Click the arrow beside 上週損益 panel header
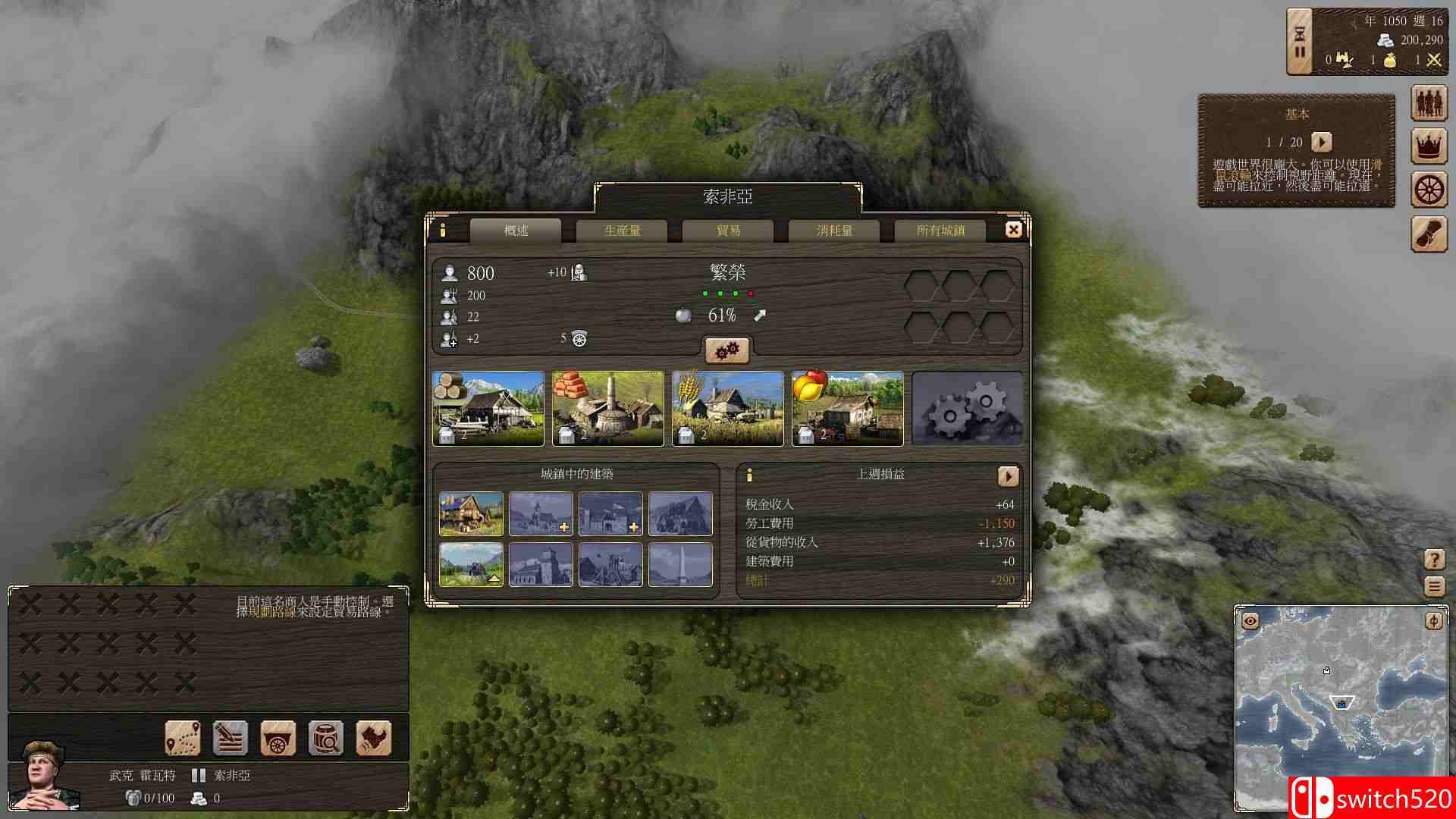Image resolution: width=1456 pixels, height=819 pixels. (x=1009, y=476)
